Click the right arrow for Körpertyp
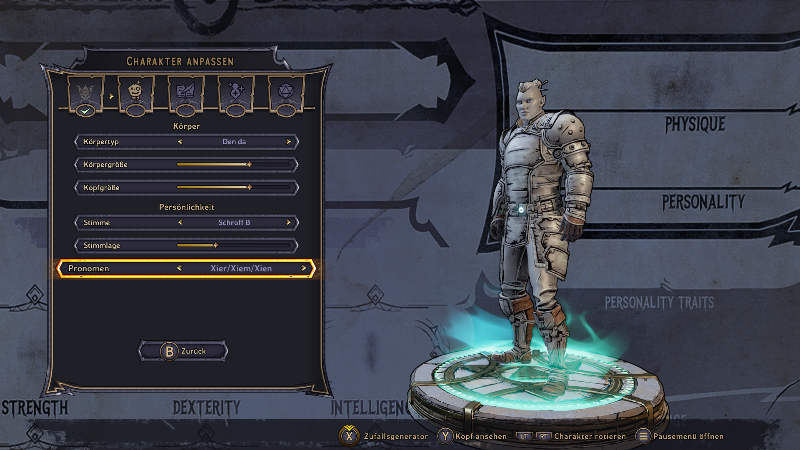The width and height of the screenshot is (800, 450). (x=290, y=142)
